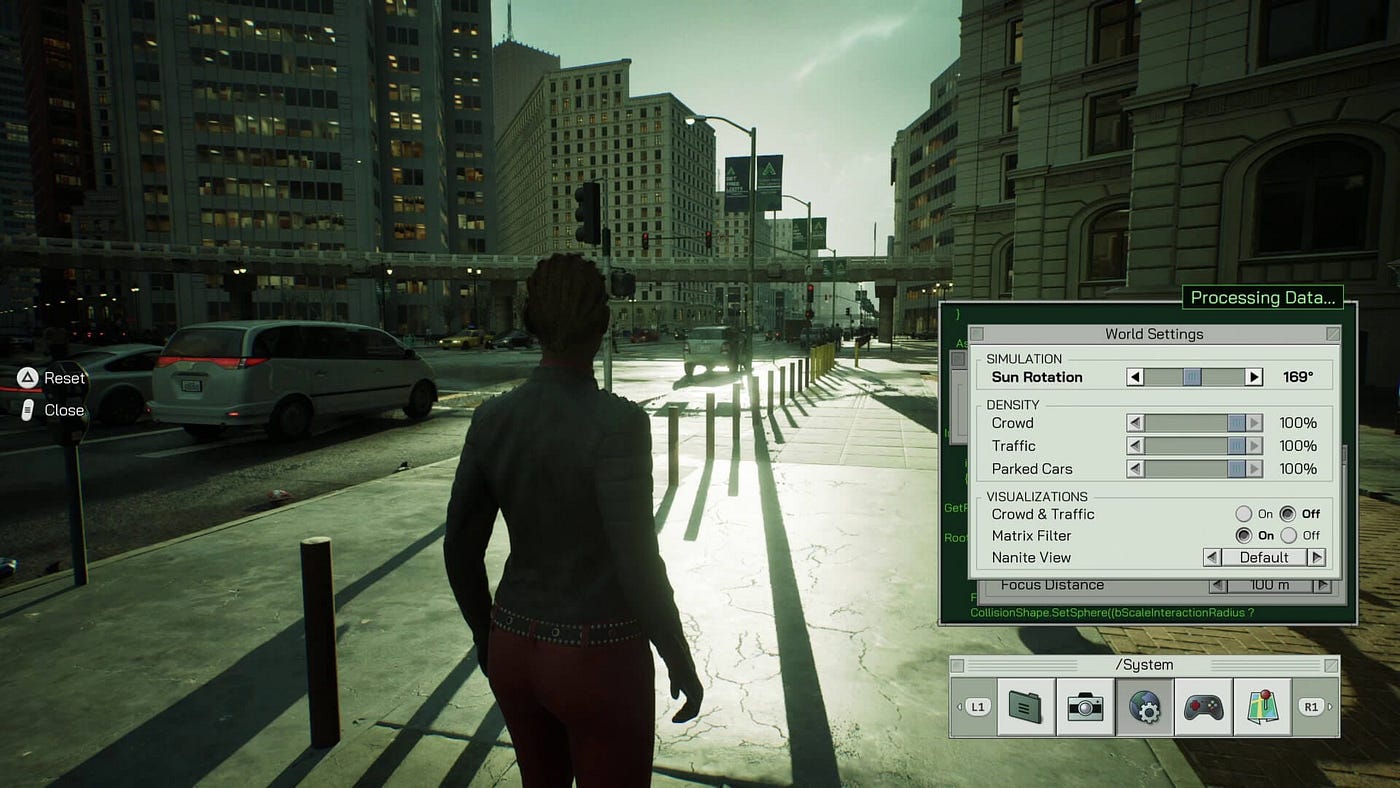Set Matrix Filter to Off
This screenshot has width=1400, height=788.
1289,535
